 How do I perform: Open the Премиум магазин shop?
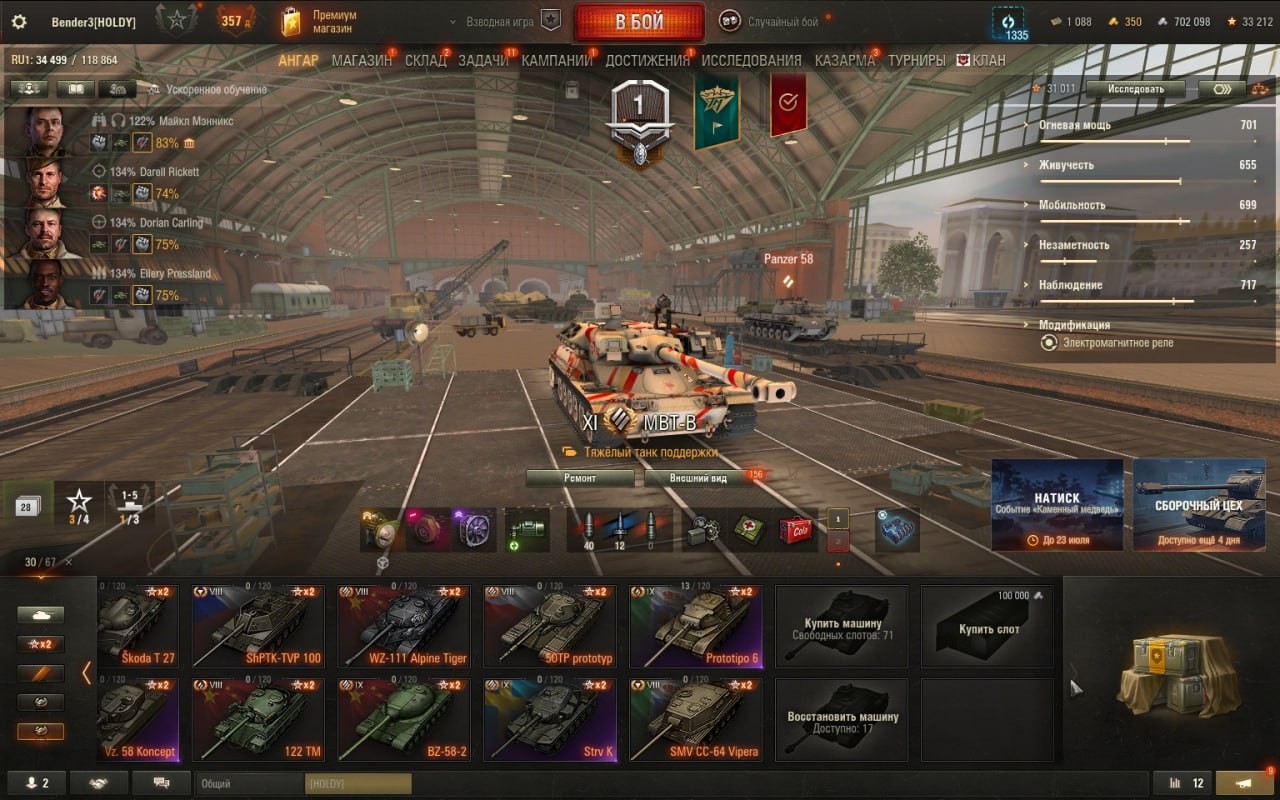coord(320,22)
